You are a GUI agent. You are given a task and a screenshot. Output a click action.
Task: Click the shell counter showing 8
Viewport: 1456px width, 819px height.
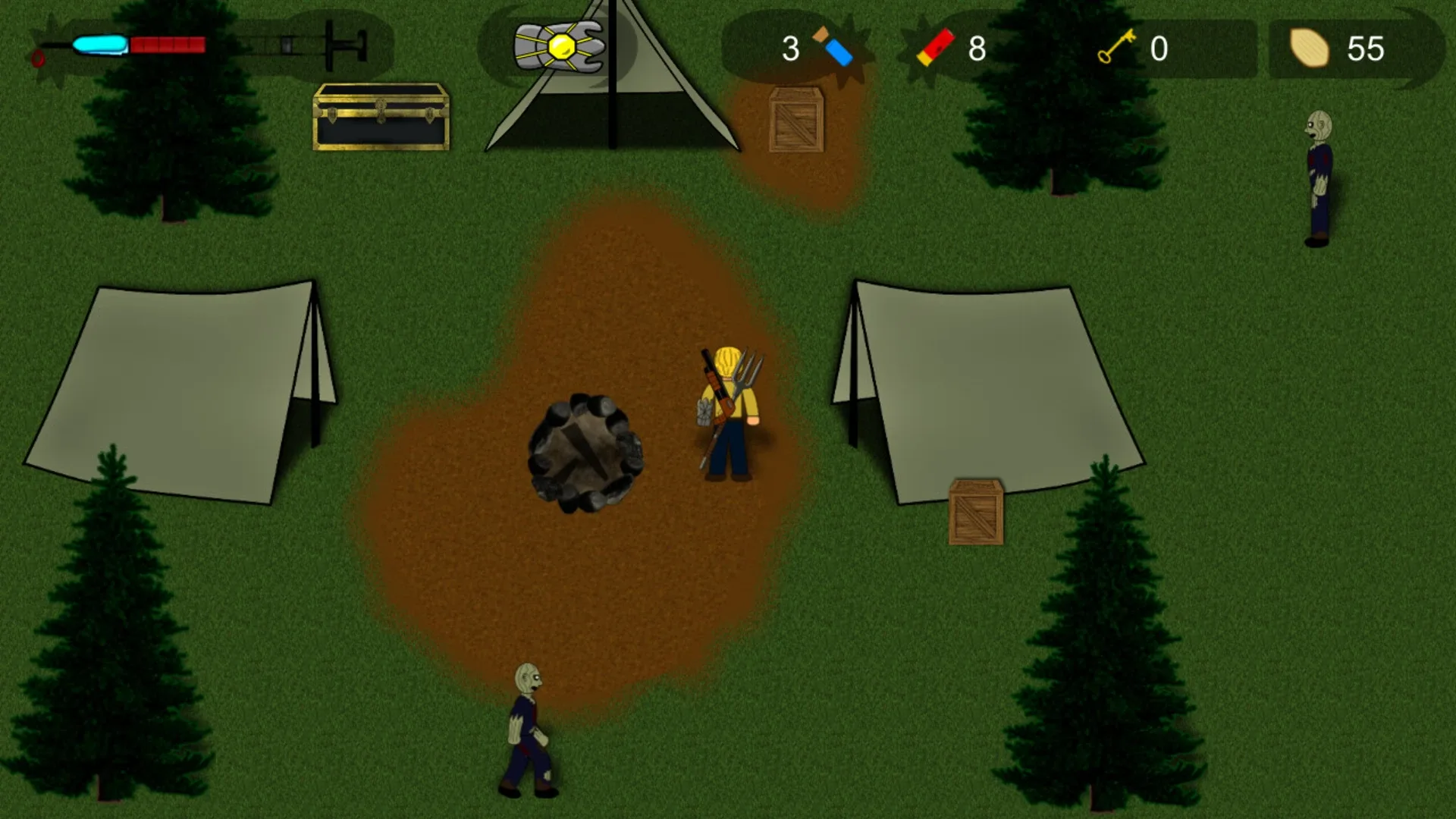click(977, 48)
